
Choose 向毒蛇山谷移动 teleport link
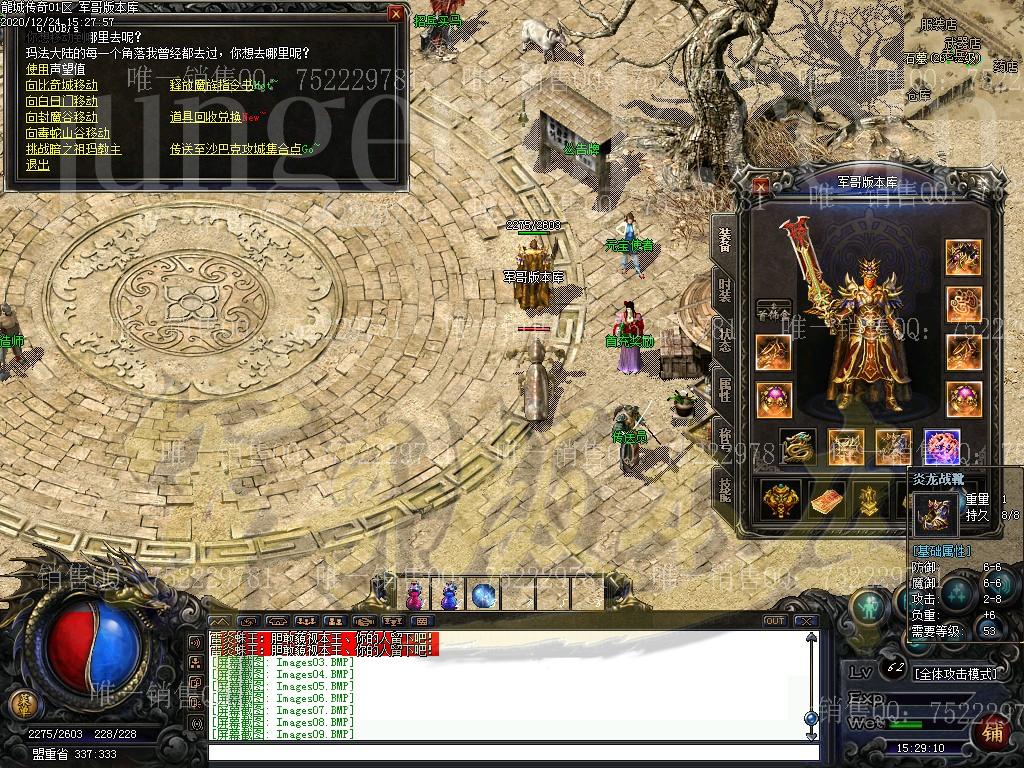point(67,133)
